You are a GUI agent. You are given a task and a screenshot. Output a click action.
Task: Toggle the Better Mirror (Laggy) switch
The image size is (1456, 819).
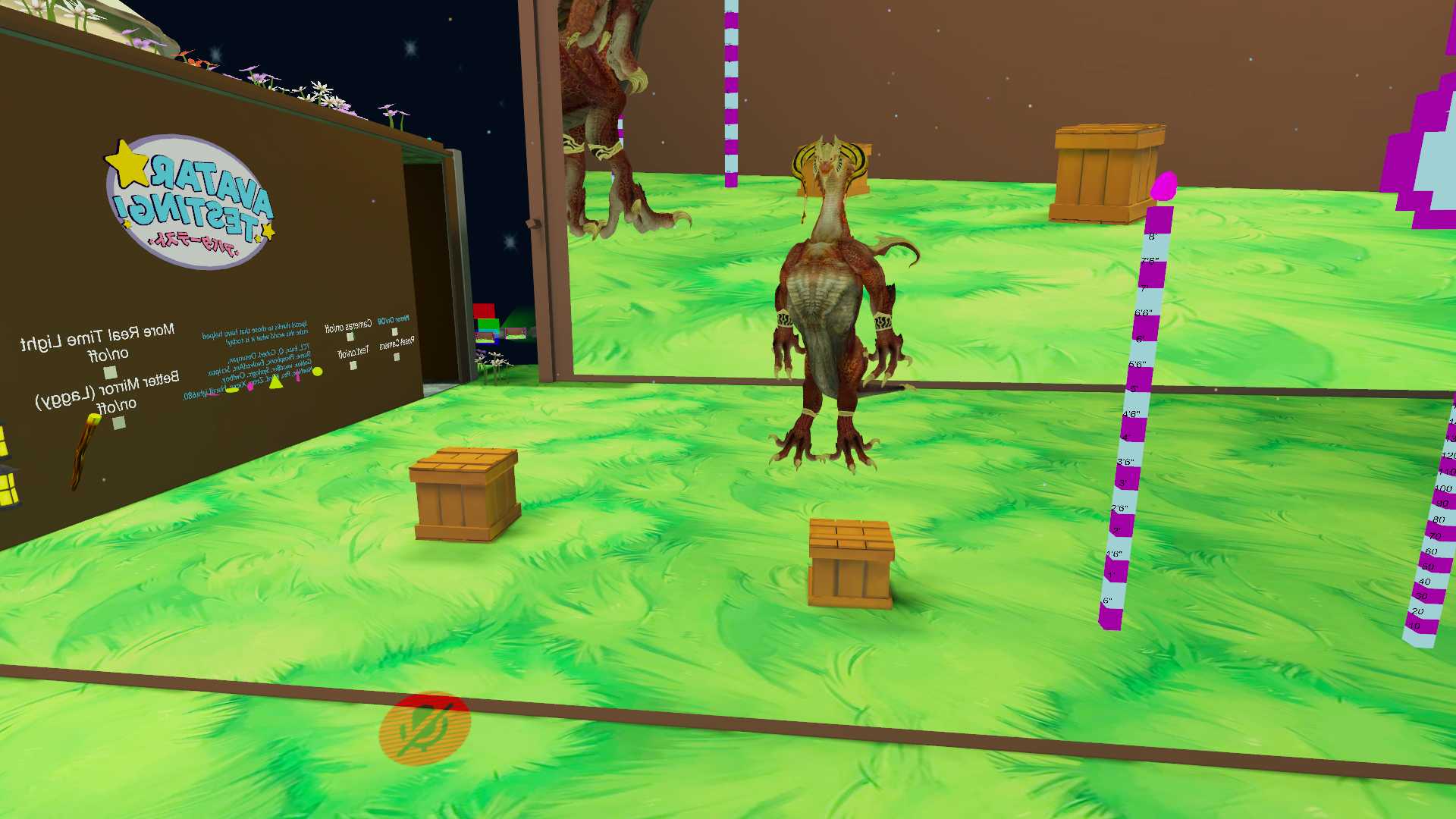(119, 423)
